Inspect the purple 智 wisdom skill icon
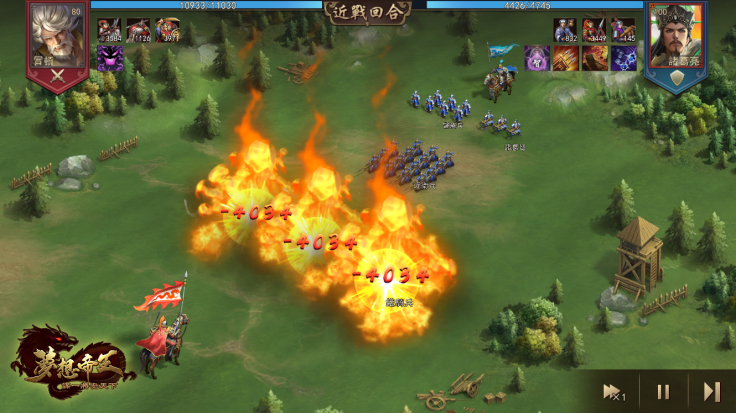This screenshot has height=413, width=736. (x=538, y=58)
